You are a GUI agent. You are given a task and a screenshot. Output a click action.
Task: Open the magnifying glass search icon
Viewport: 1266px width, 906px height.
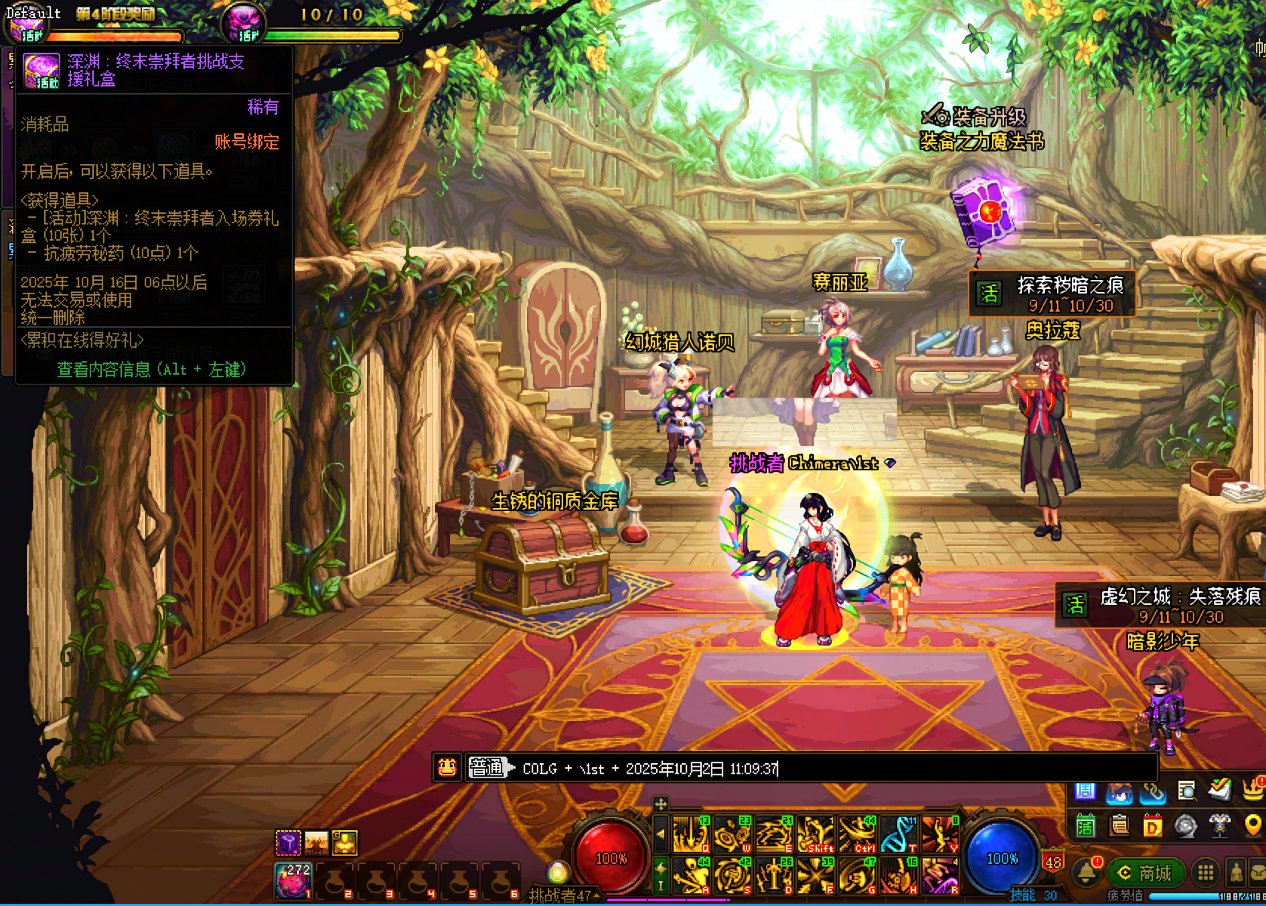(x=1186, y=791)
